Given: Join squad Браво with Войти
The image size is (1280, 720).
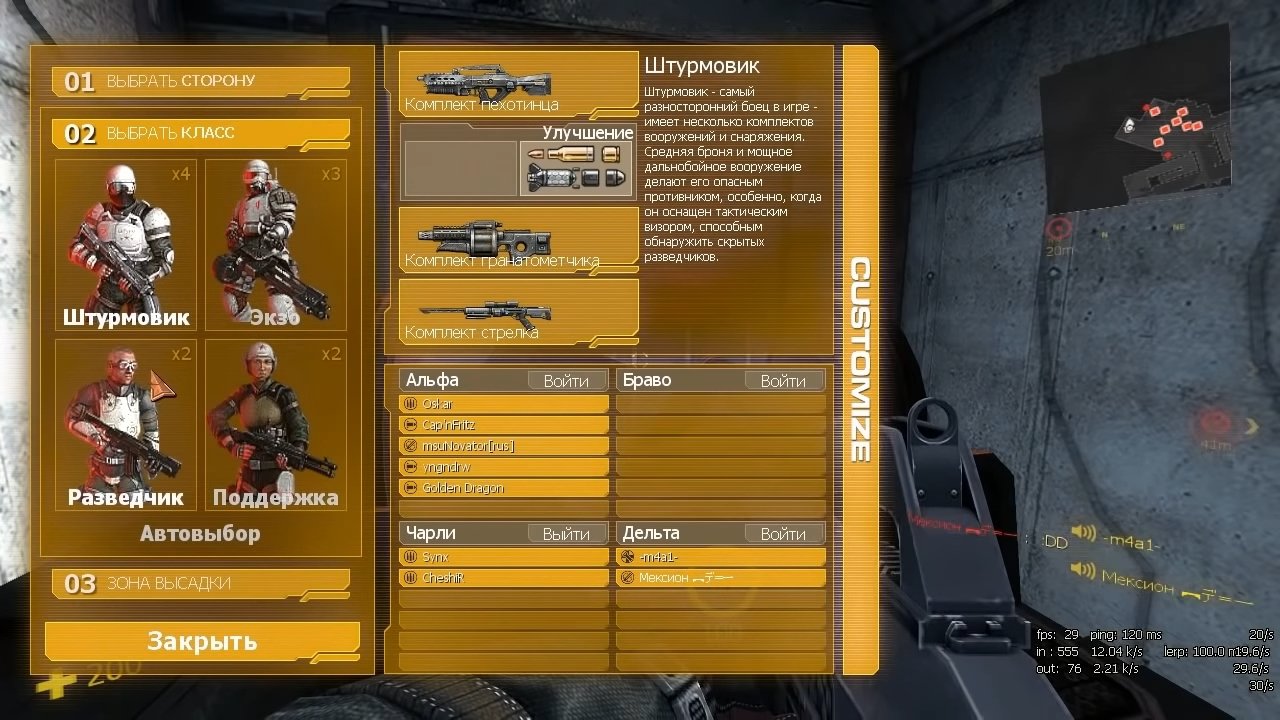Looking at the screenshot, I should point(783,381).
